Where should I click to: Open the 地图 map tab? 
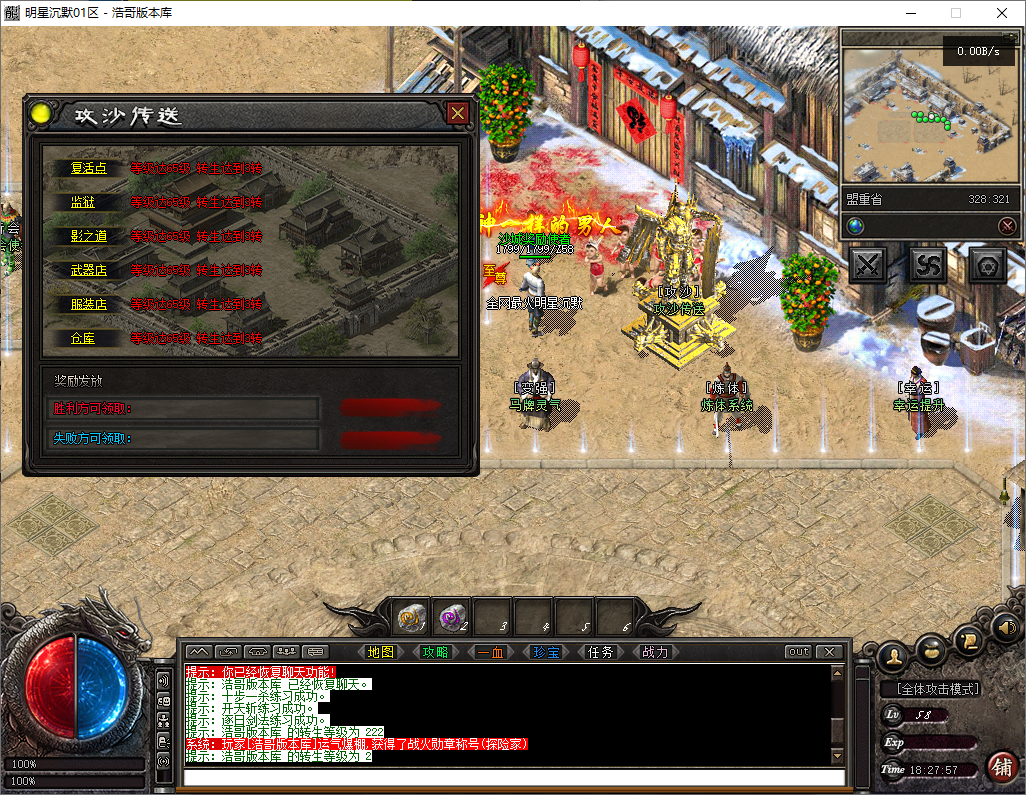tap(381, 652)
